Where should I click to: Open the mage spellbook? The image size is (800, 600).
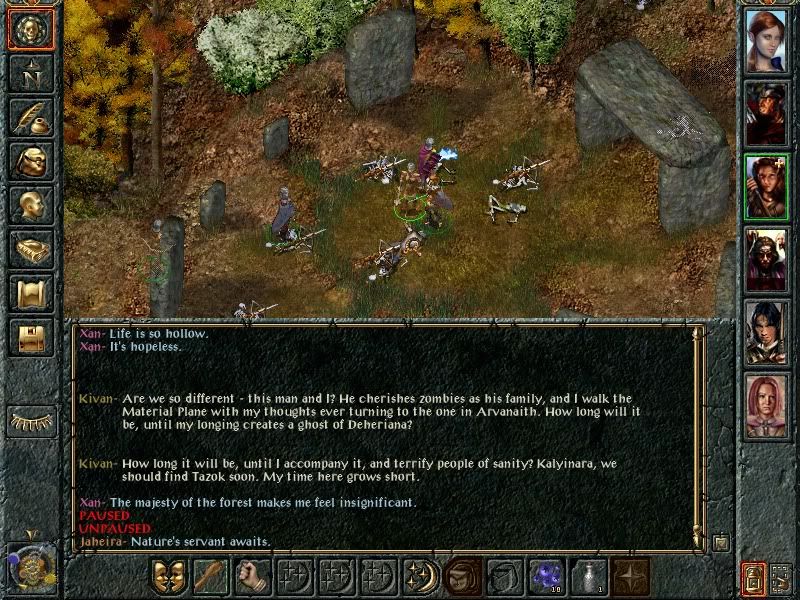click(30, 249)
